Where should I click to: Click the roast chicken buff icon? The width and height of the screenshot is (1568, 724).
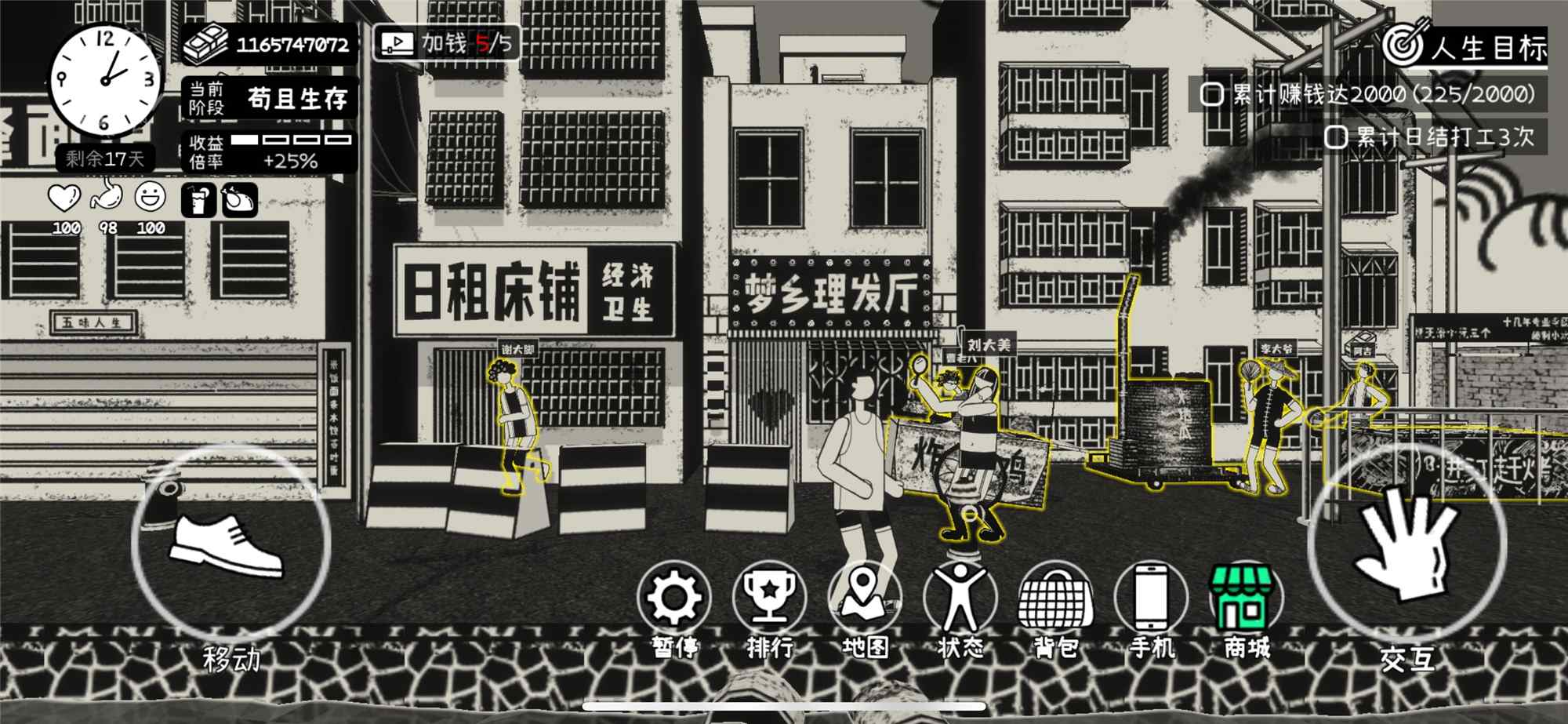tap(239, 200)
